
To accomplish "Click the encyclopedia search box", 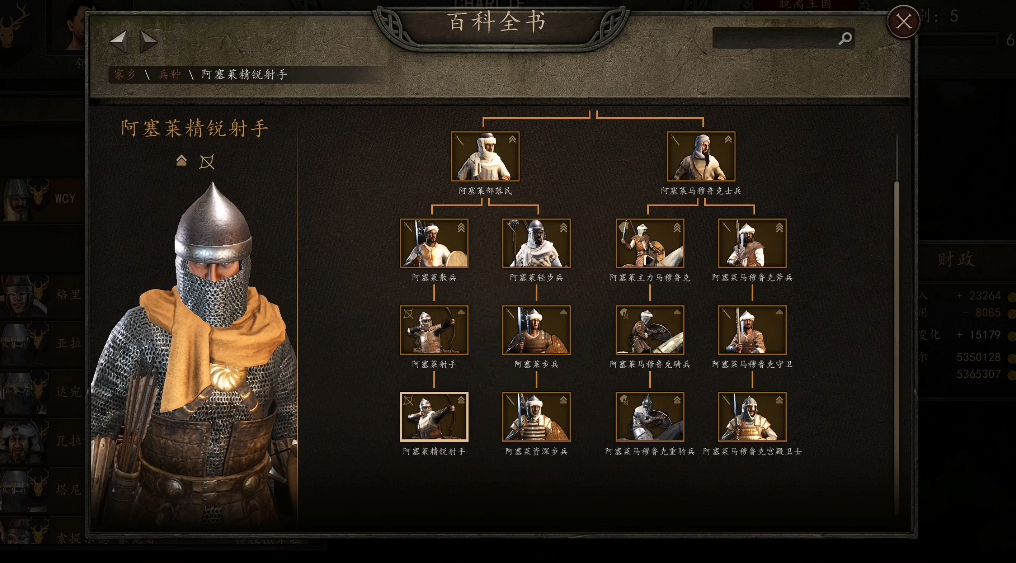I will [775, 38].
